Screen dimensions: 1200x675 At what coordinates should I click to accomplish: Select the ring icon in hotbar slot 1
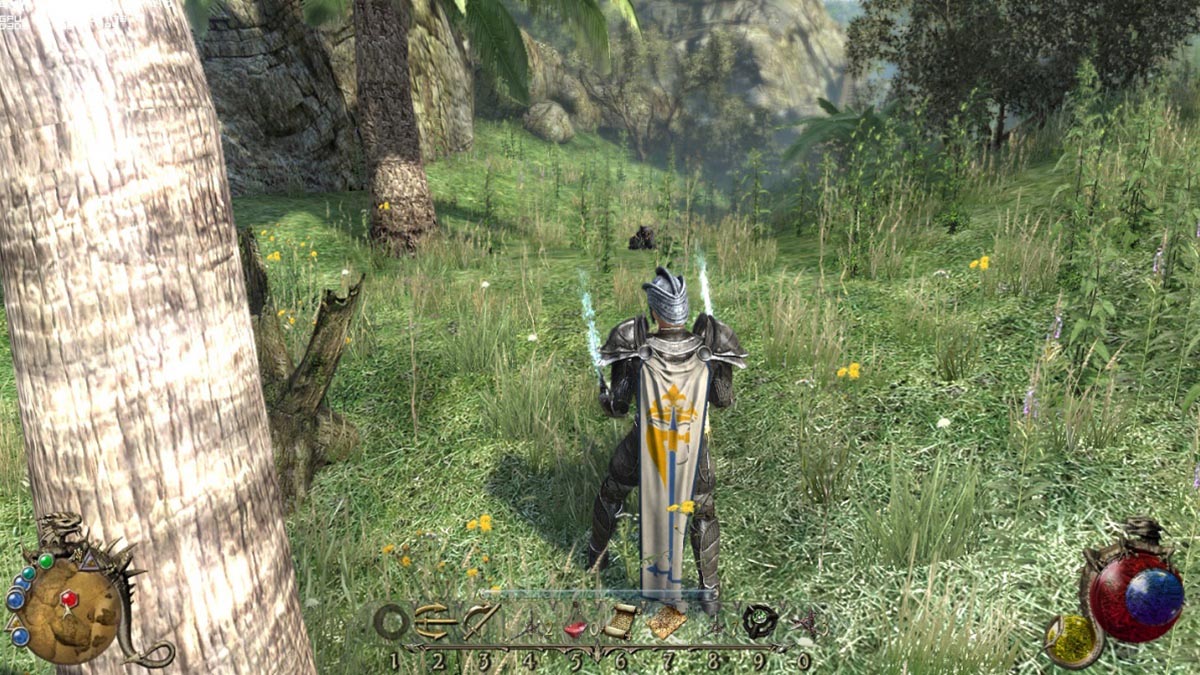[392, 622]
